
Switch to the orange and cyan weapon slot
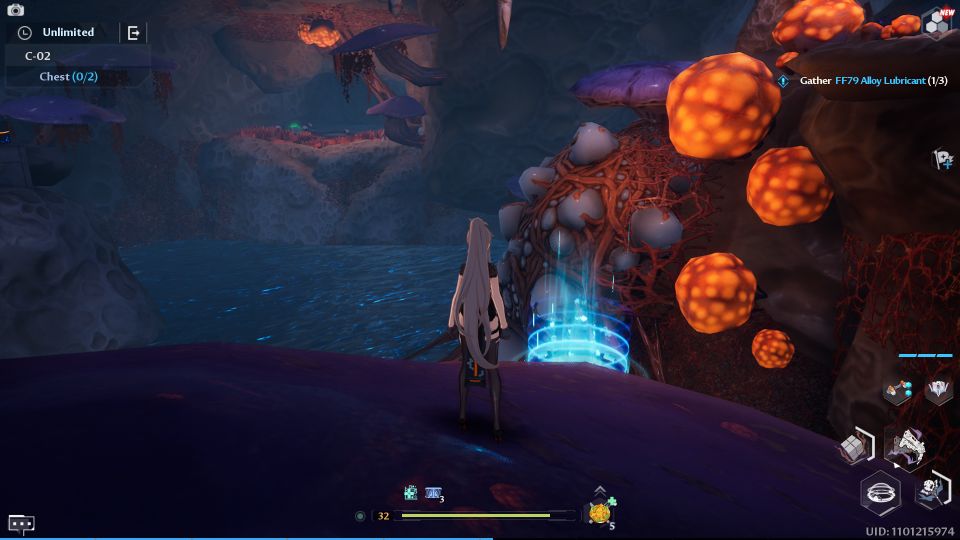(896, 391)
